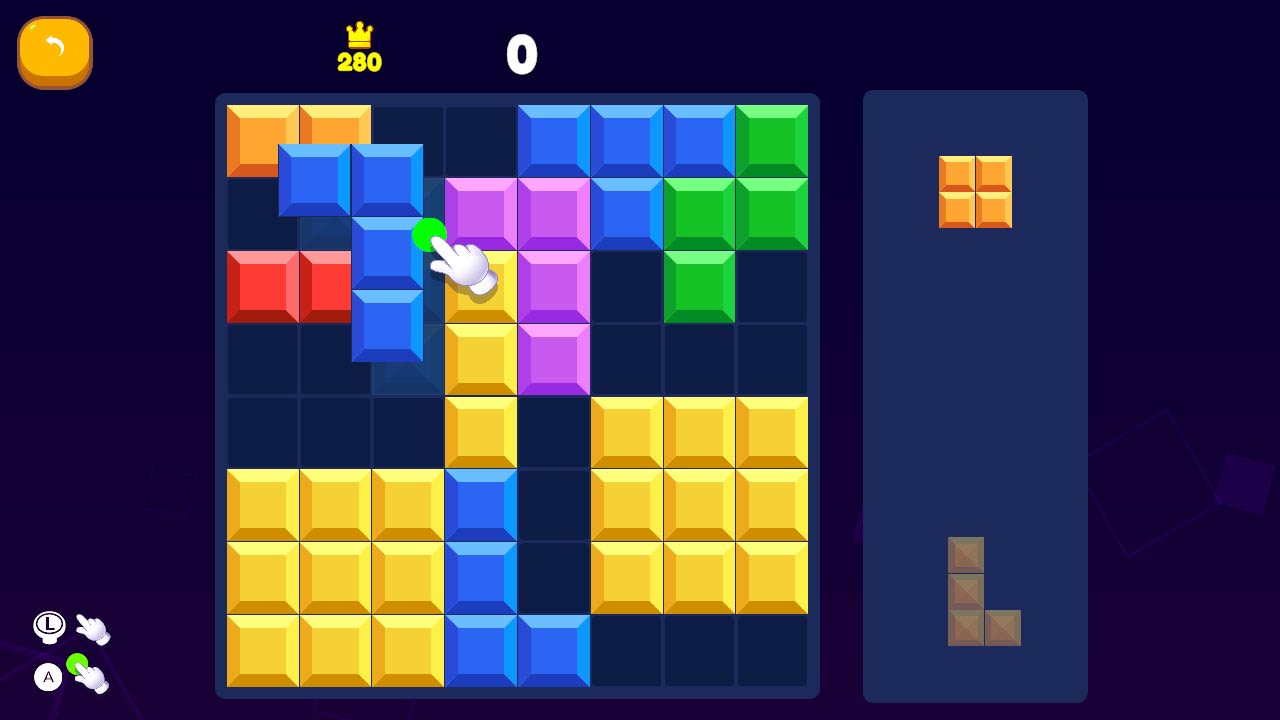Click the A button hint icon
Image resolution: width=1280 pixels, height=720 pixels.
pos(48,677)
